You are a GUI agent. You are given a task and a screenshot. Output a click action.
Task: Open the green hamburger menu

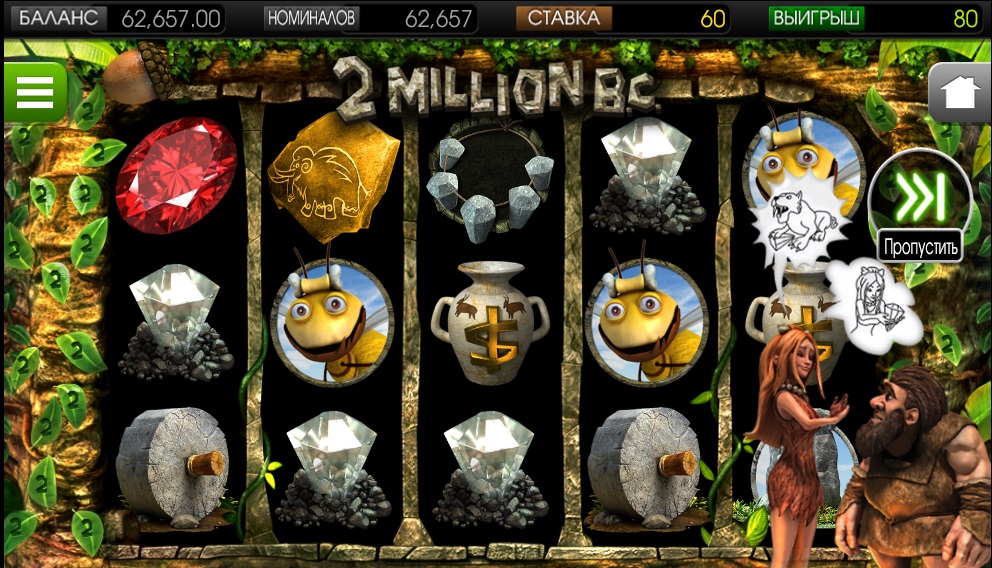(34, 92)
